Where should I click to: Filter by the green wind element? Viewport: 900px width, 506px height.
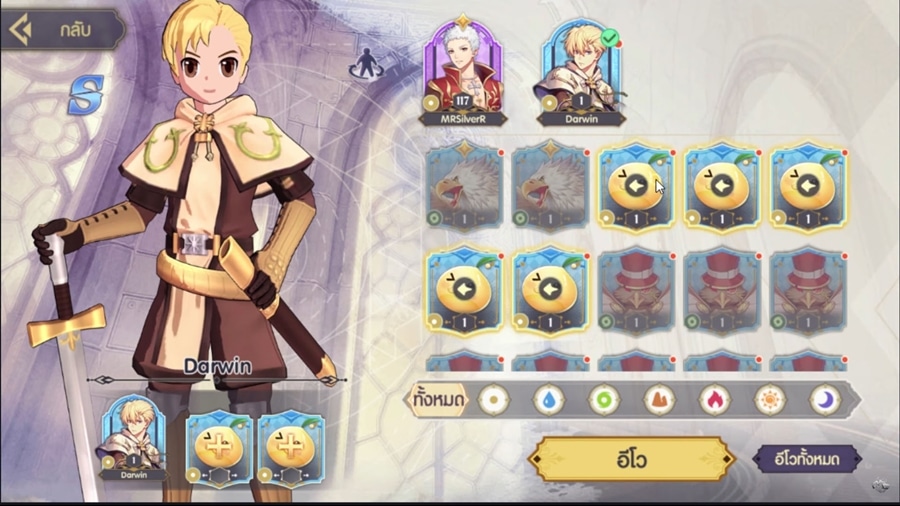tap(603, 400)
